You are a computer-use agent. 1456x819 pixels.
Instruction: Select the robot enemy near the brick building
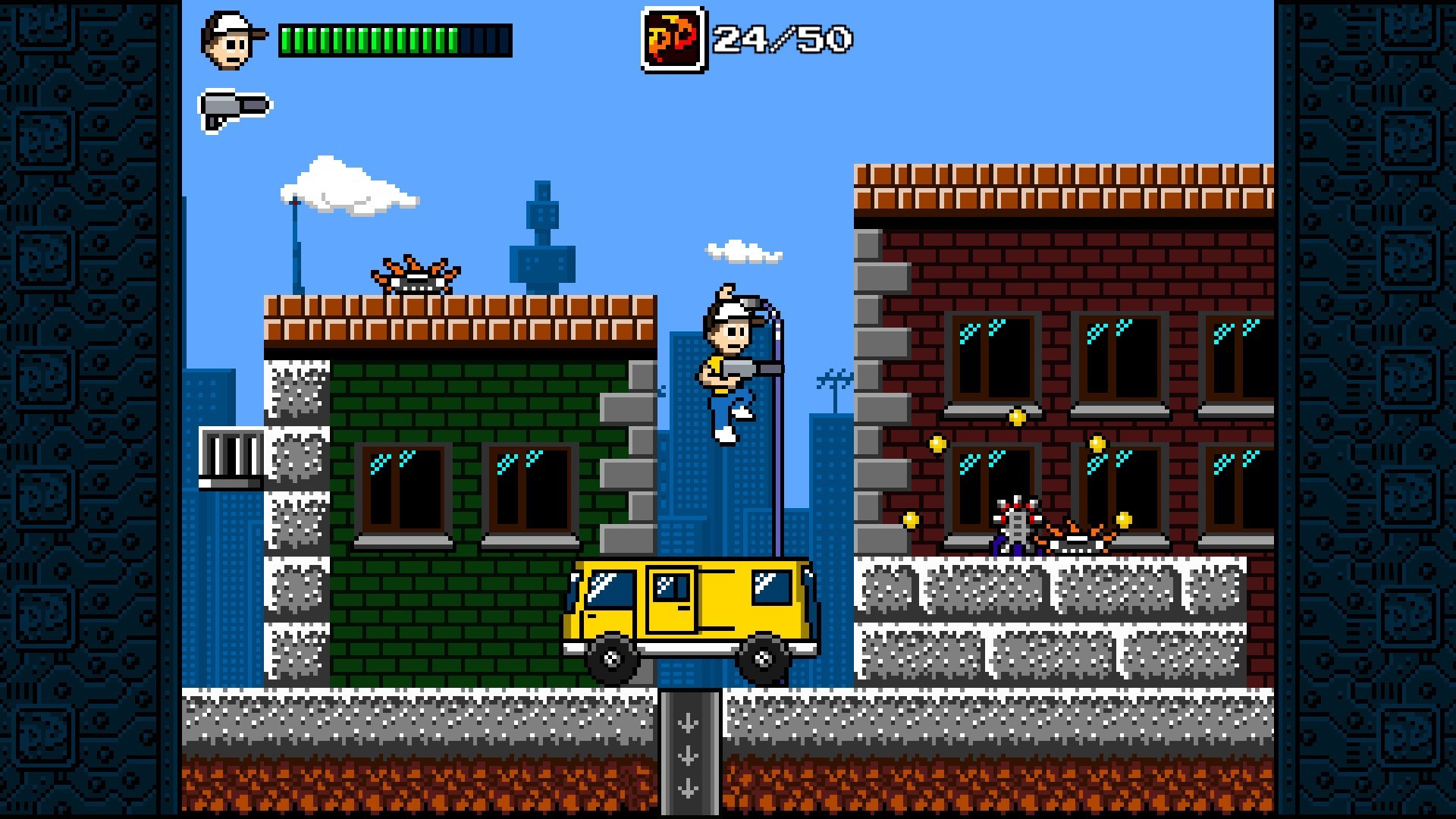[1016, 523]
